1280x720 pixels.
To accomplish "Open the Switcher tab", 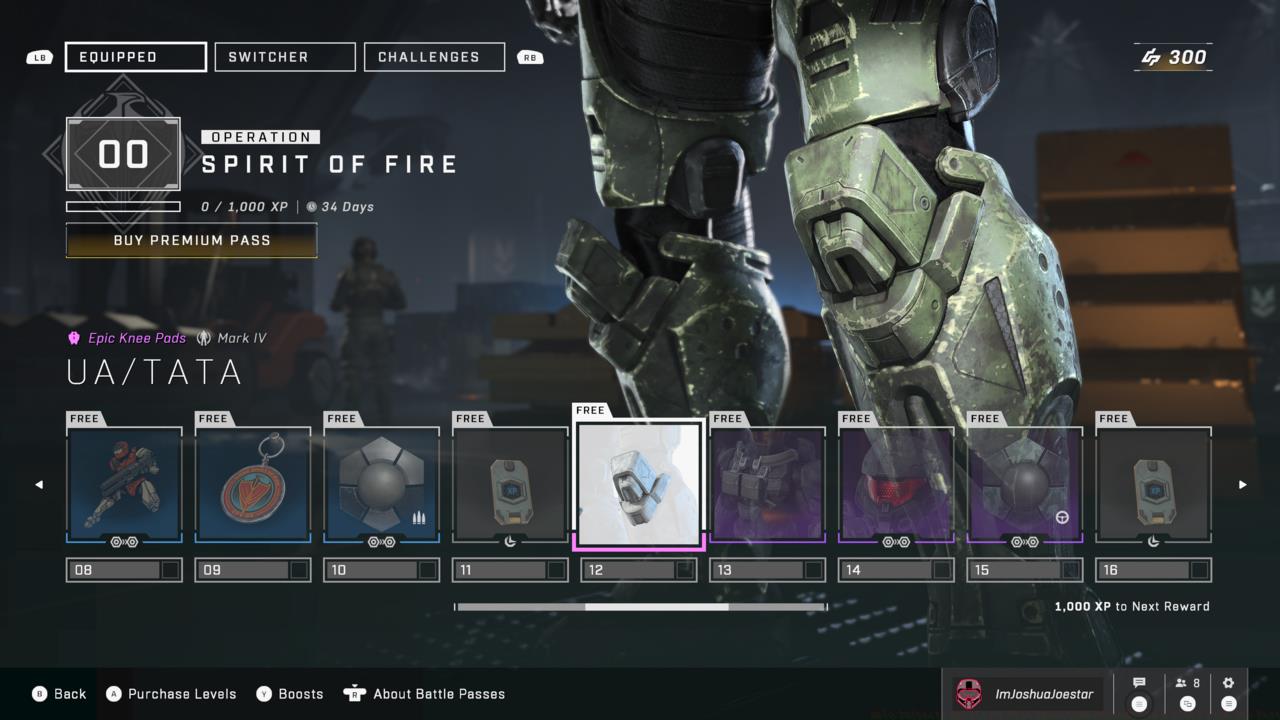I will click(x=285, y=57).
